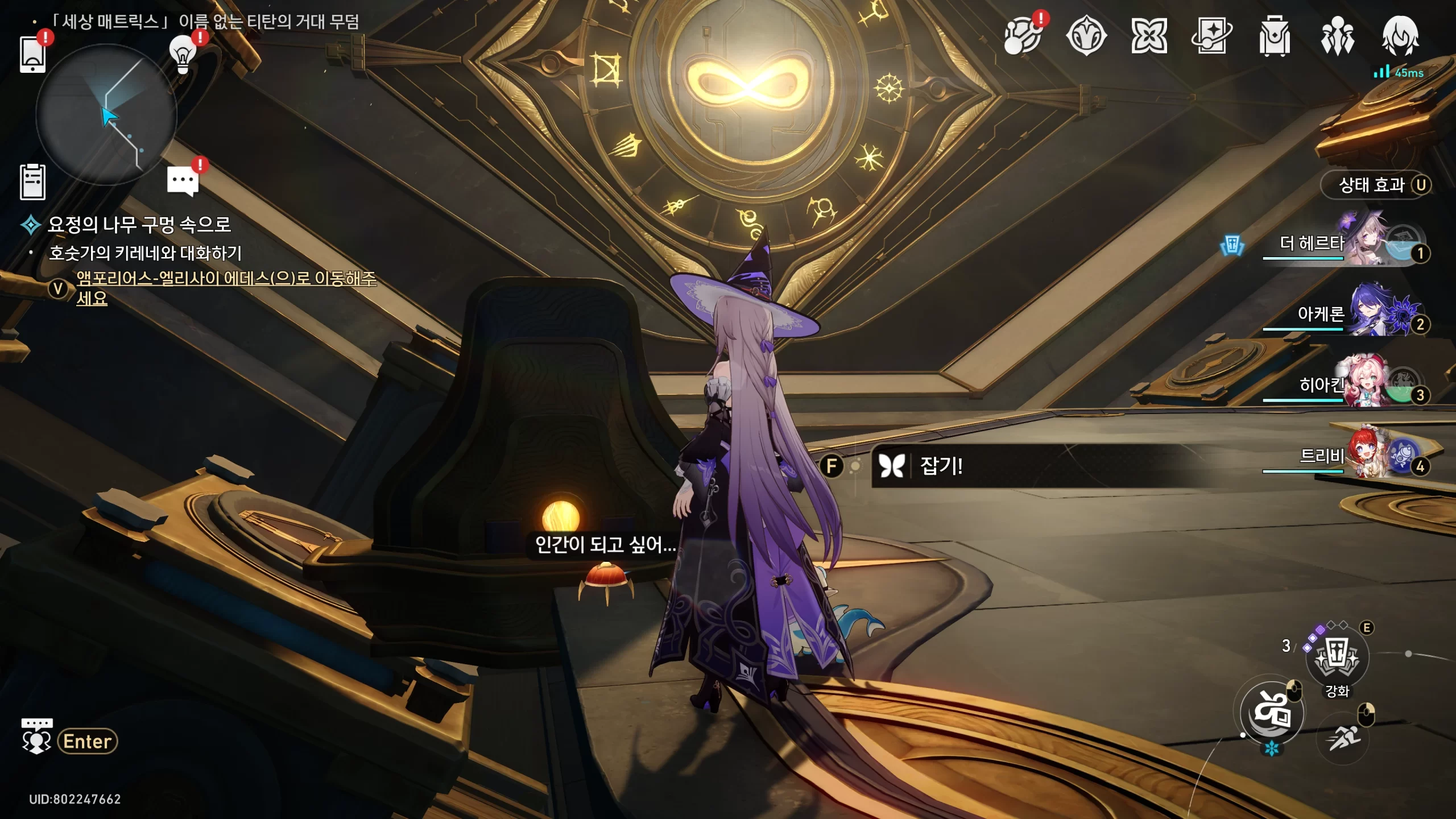This screenshot has height=819, width=1456.
Task: Select the quest tracker title entry
Action: [139, 225]
